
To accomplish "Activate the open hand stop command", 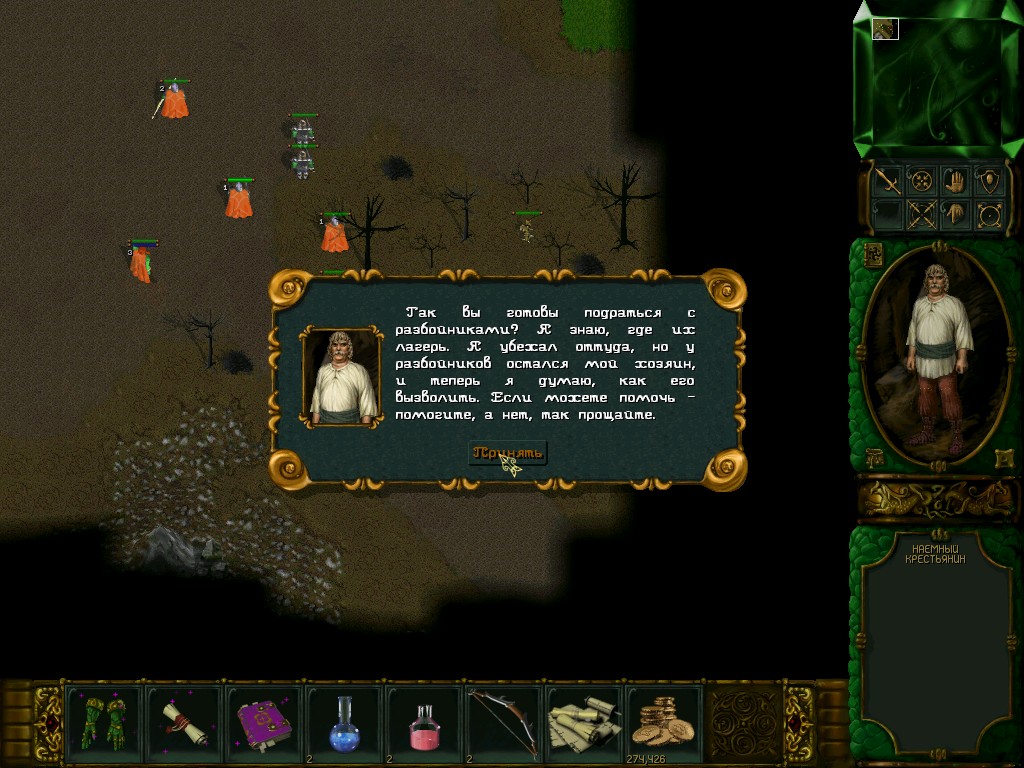I will (955, 180).
